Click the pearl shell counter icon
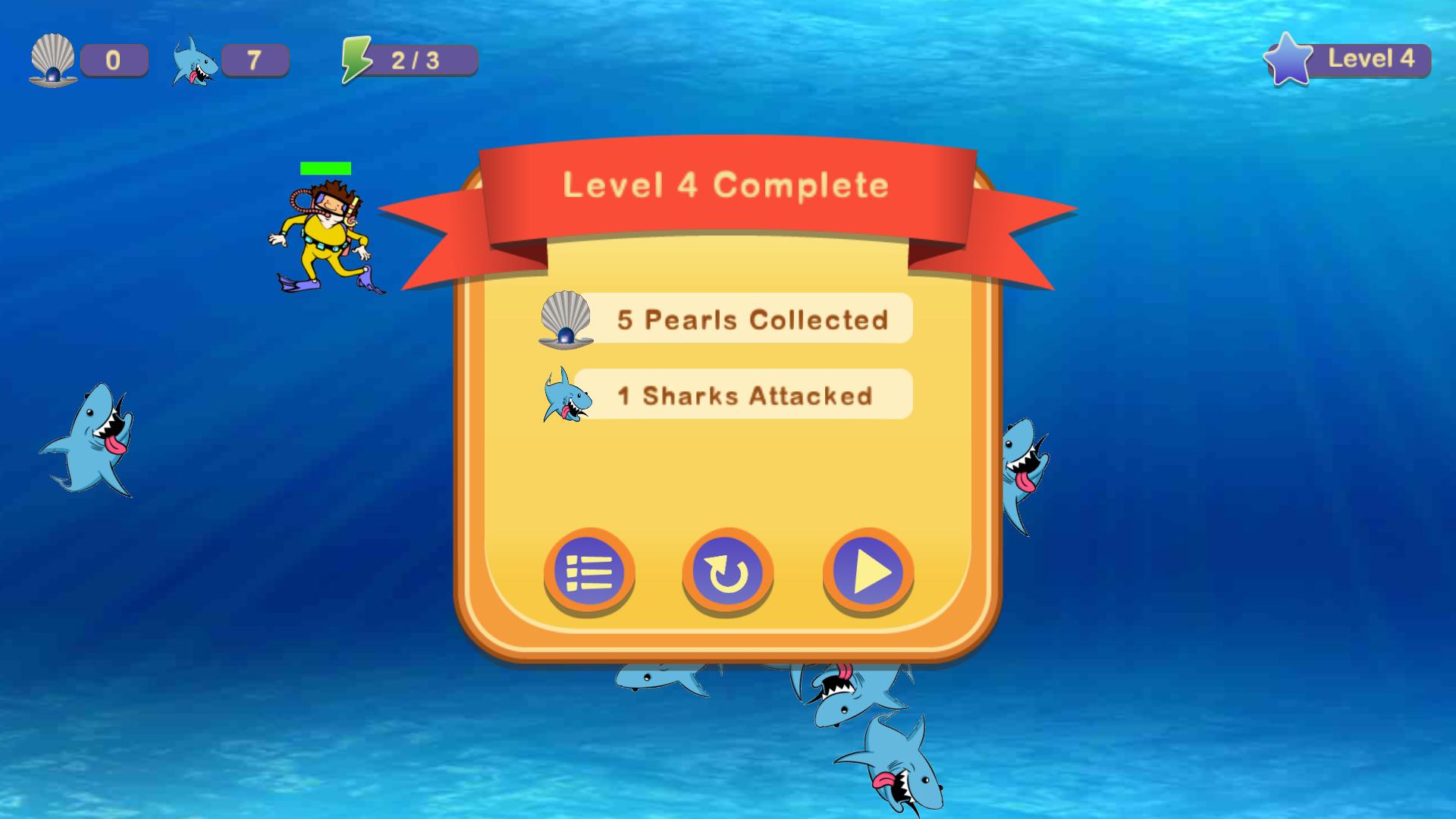This screenshot has height=819, width=1456. pyautogui.click(x=52, y=61)
